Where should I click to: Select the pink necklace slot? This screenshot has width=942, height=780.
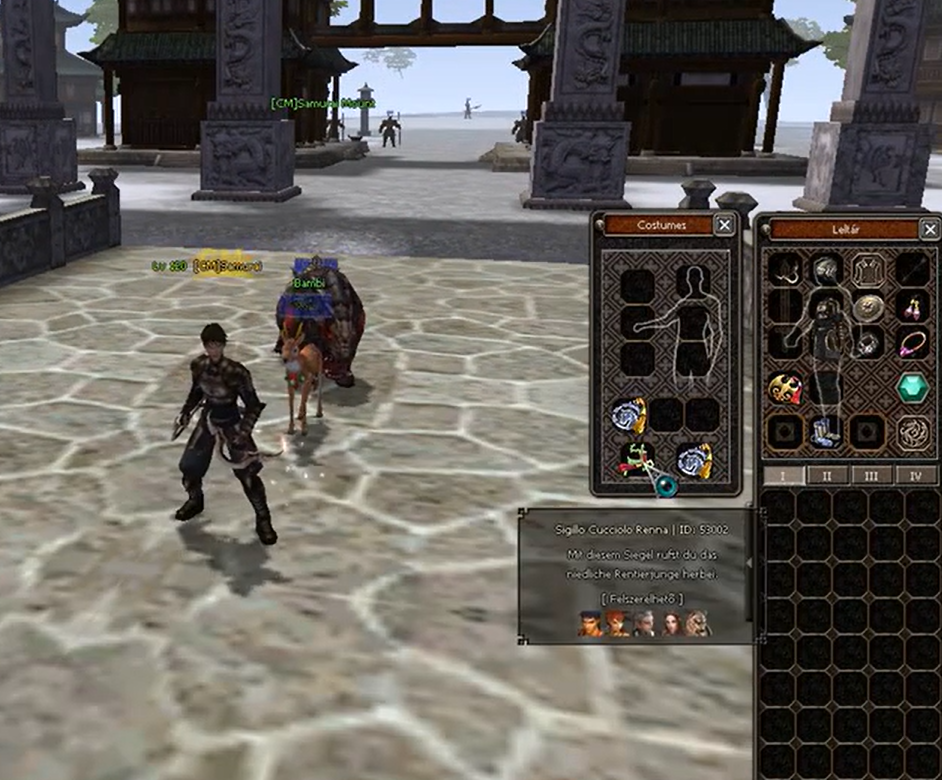click(x=911, y=345)
